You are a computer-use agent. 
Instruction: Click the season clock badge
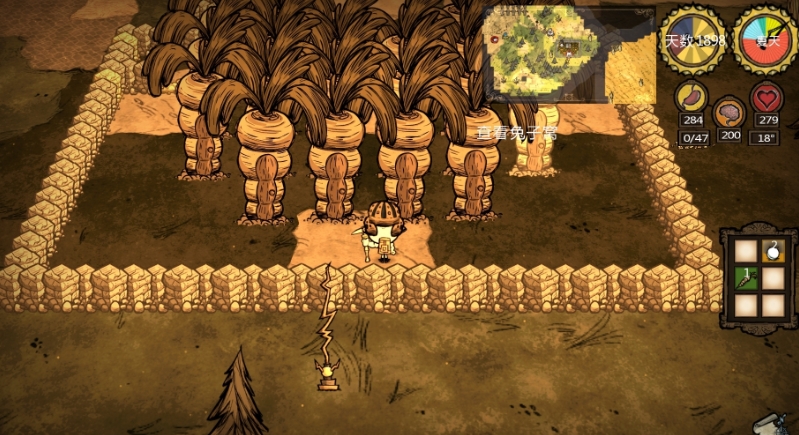point(765,39)
